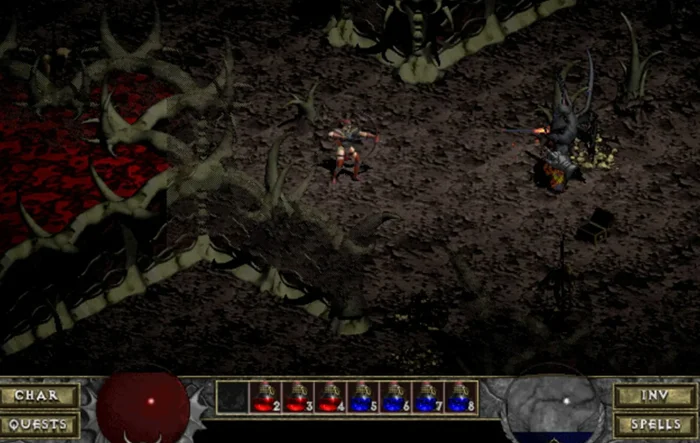700x443 pixels.
Task: Open the SPELLS book
Action: 655,424
